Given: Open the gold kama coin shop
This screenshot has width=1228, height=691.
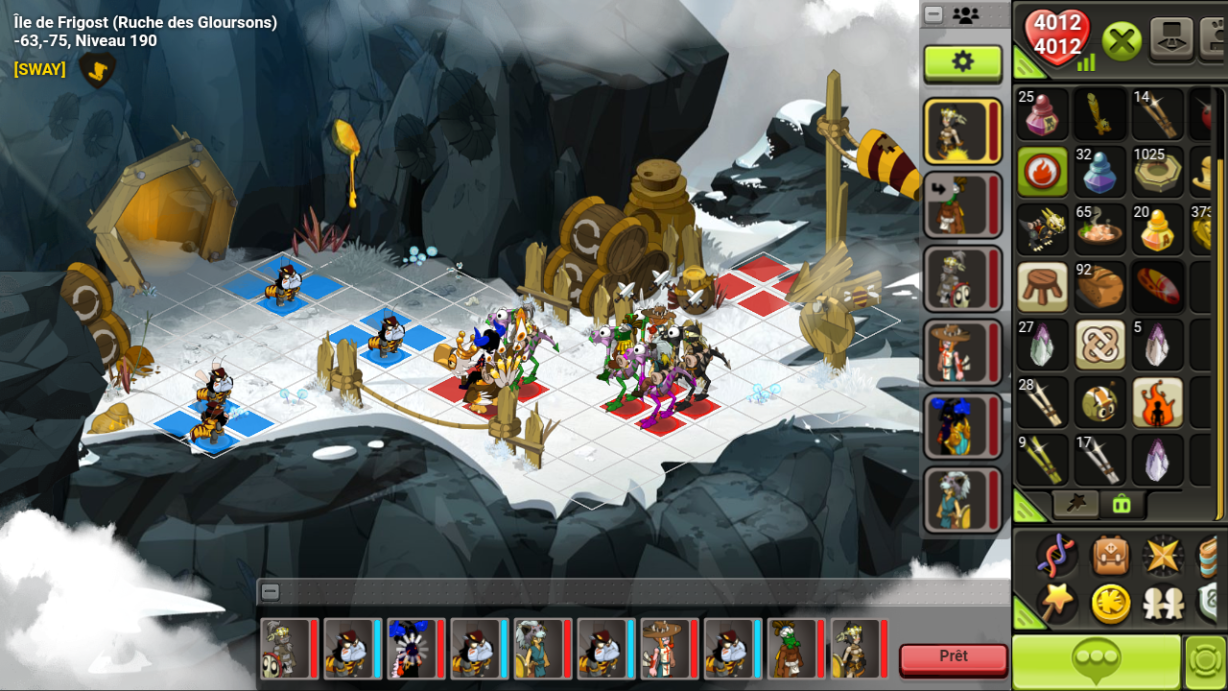Looking at the screenshot, I should click(x=1110, y=602).
